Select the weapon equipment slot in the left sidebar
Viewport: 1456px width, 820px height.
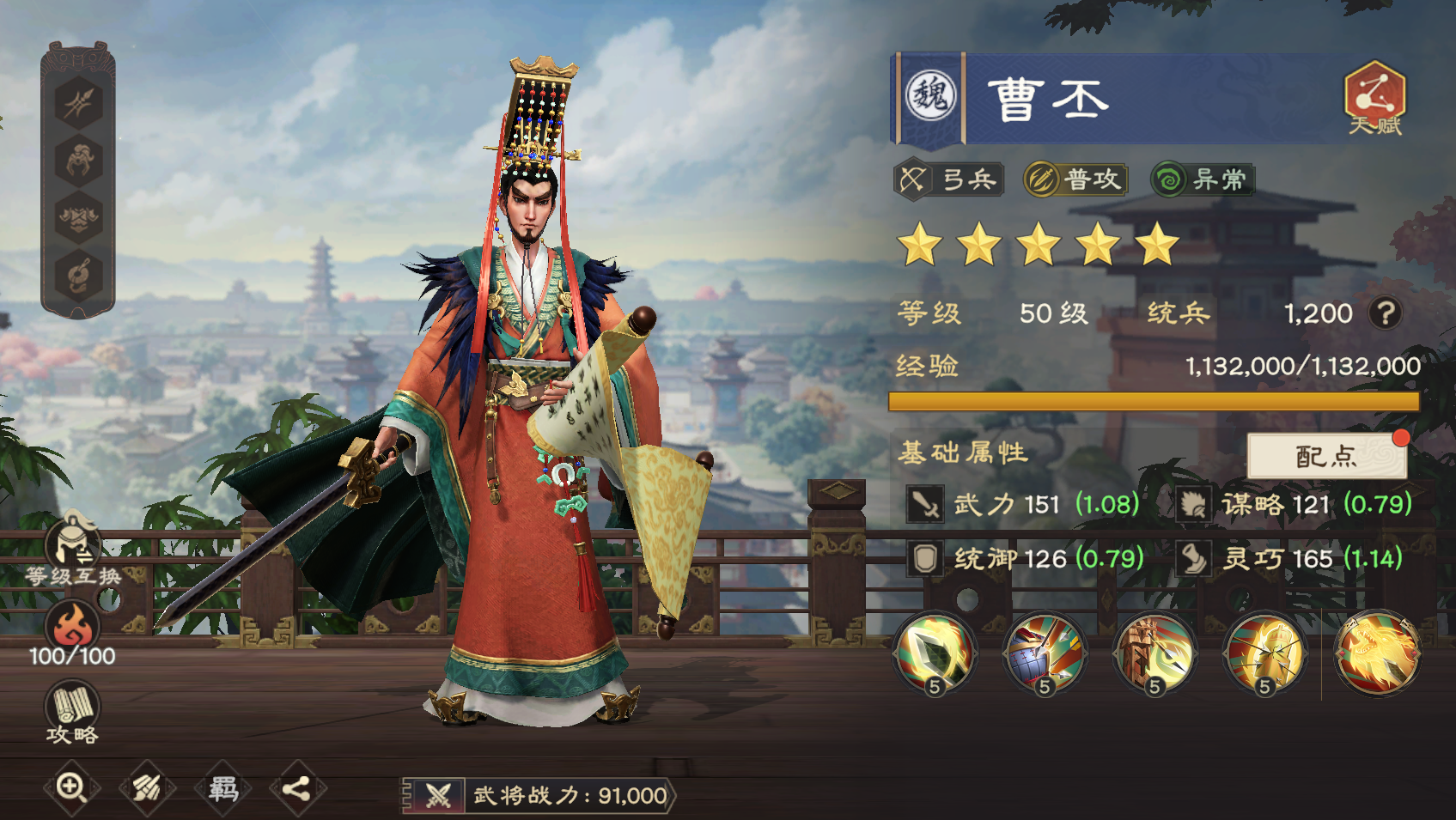(76, 105)
